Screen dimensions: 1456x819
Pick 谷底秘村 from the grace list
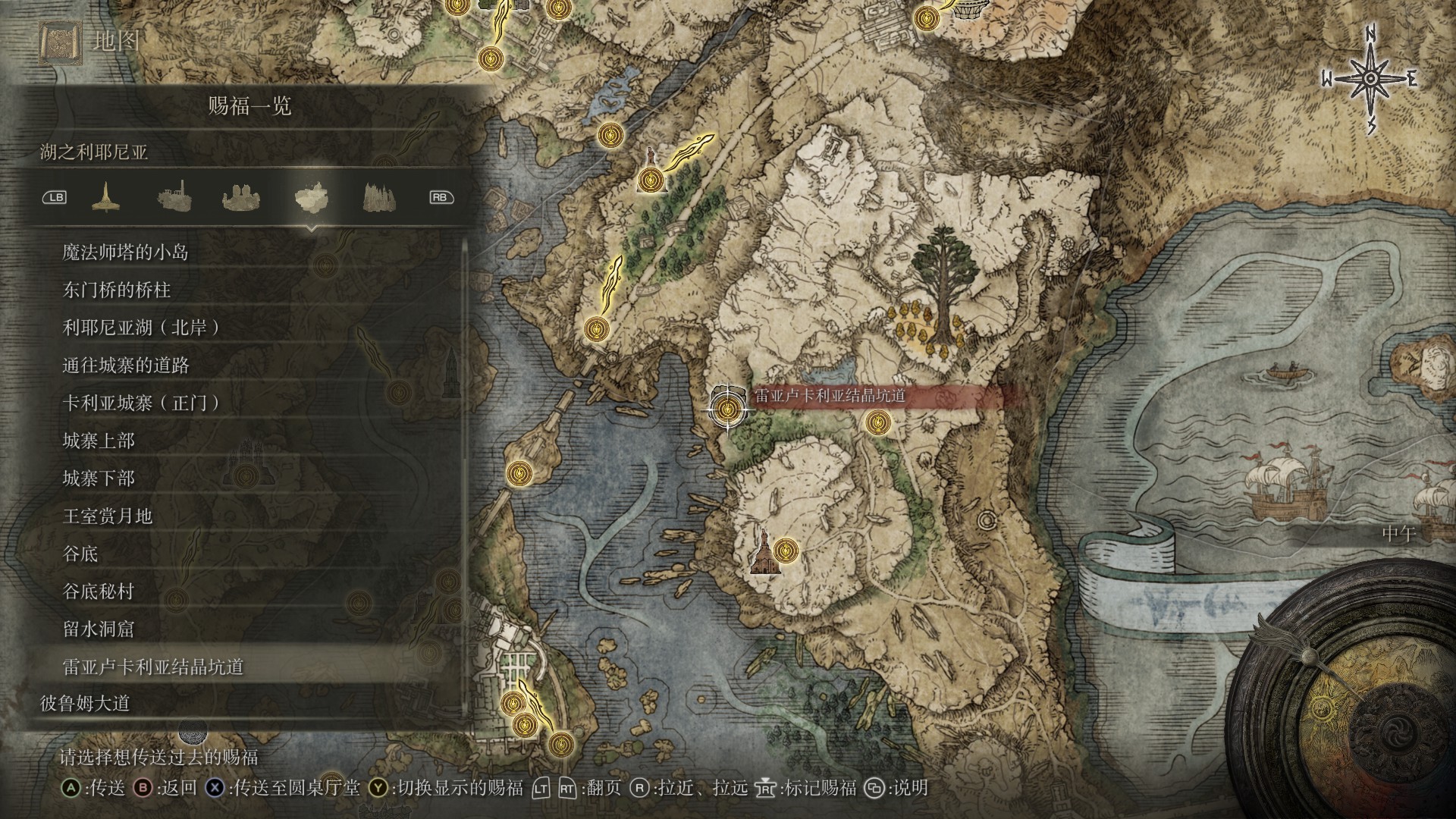click(x=98, y=591)
